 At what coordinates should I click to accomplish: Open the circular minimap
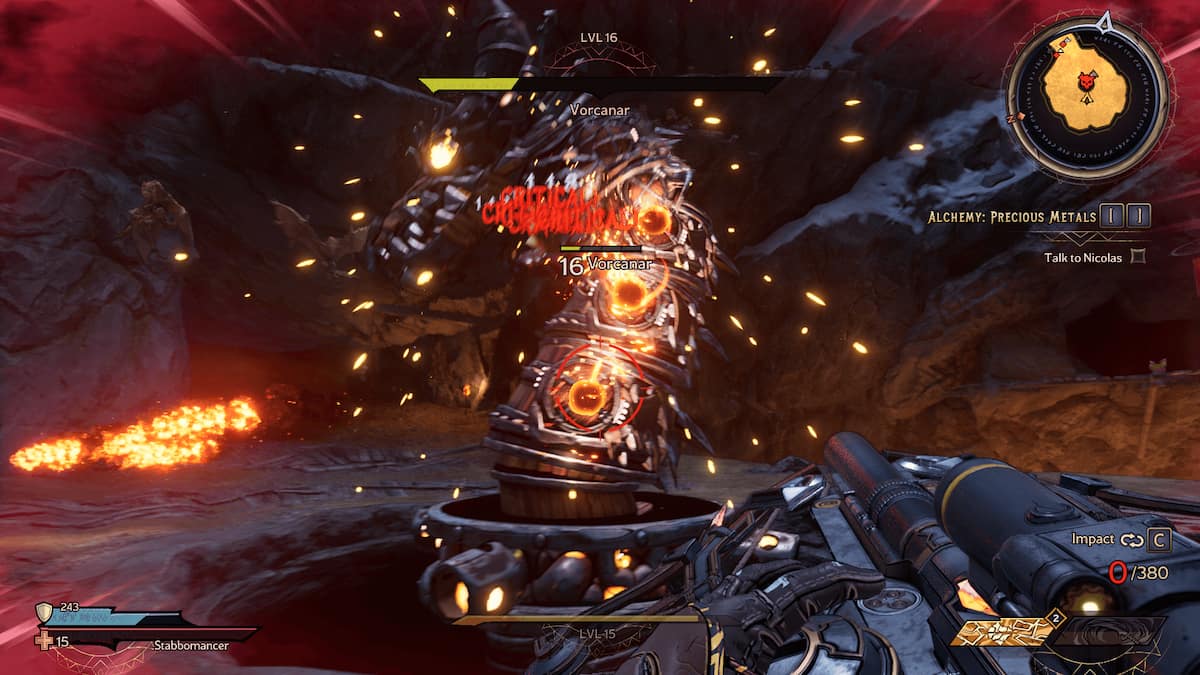tap(1085, 97)
